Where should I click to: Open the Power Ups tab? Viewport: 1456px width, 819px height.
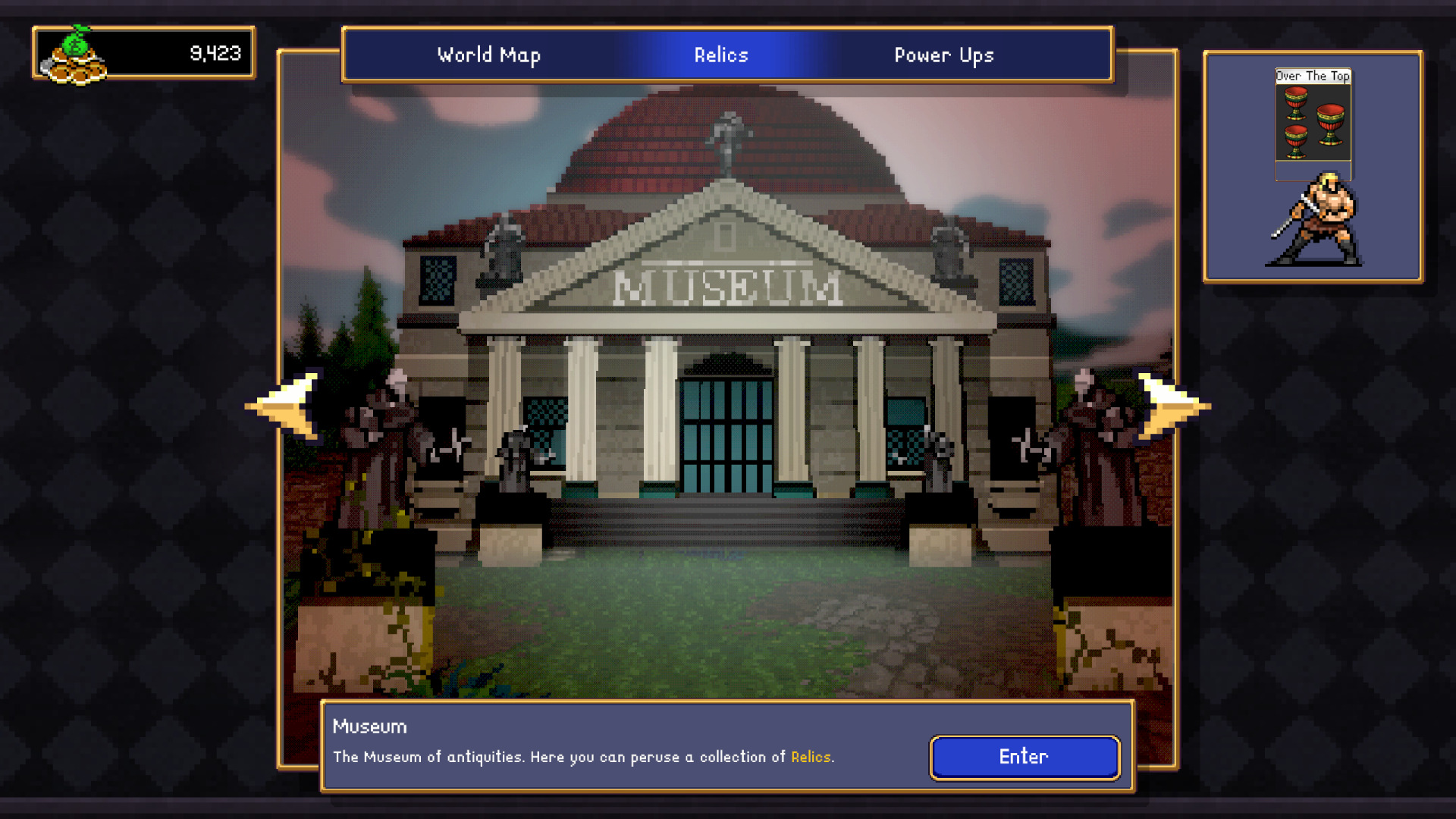tap(944, 55)
